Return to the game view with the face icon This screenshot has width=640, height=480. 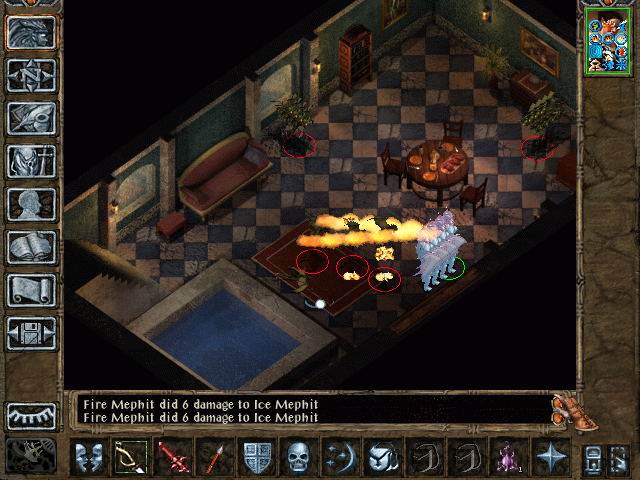pos(31,32)
